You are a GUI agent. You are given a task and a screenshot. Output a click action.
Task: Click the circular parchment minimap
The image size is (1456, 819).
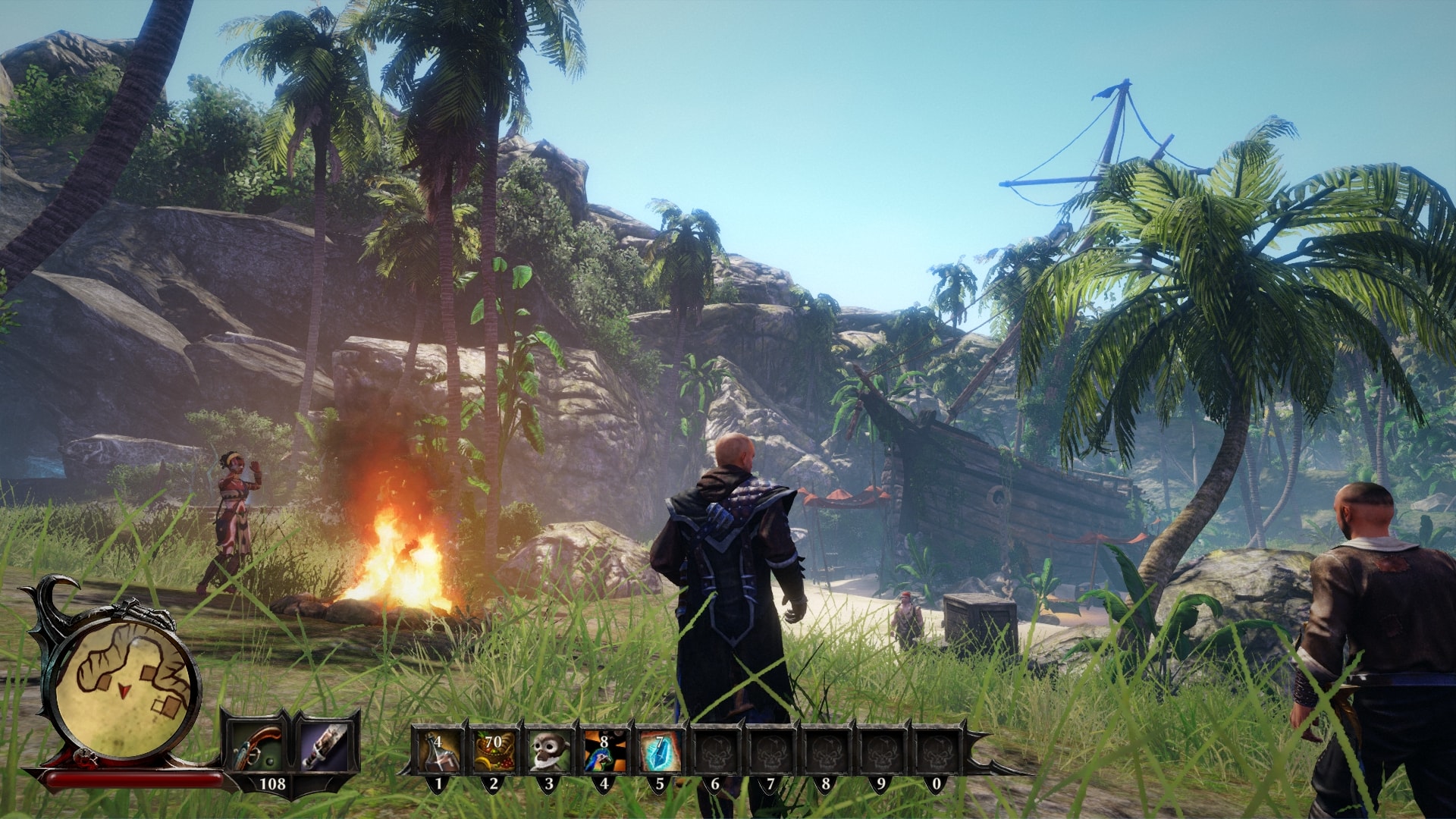tap(127, 686)
